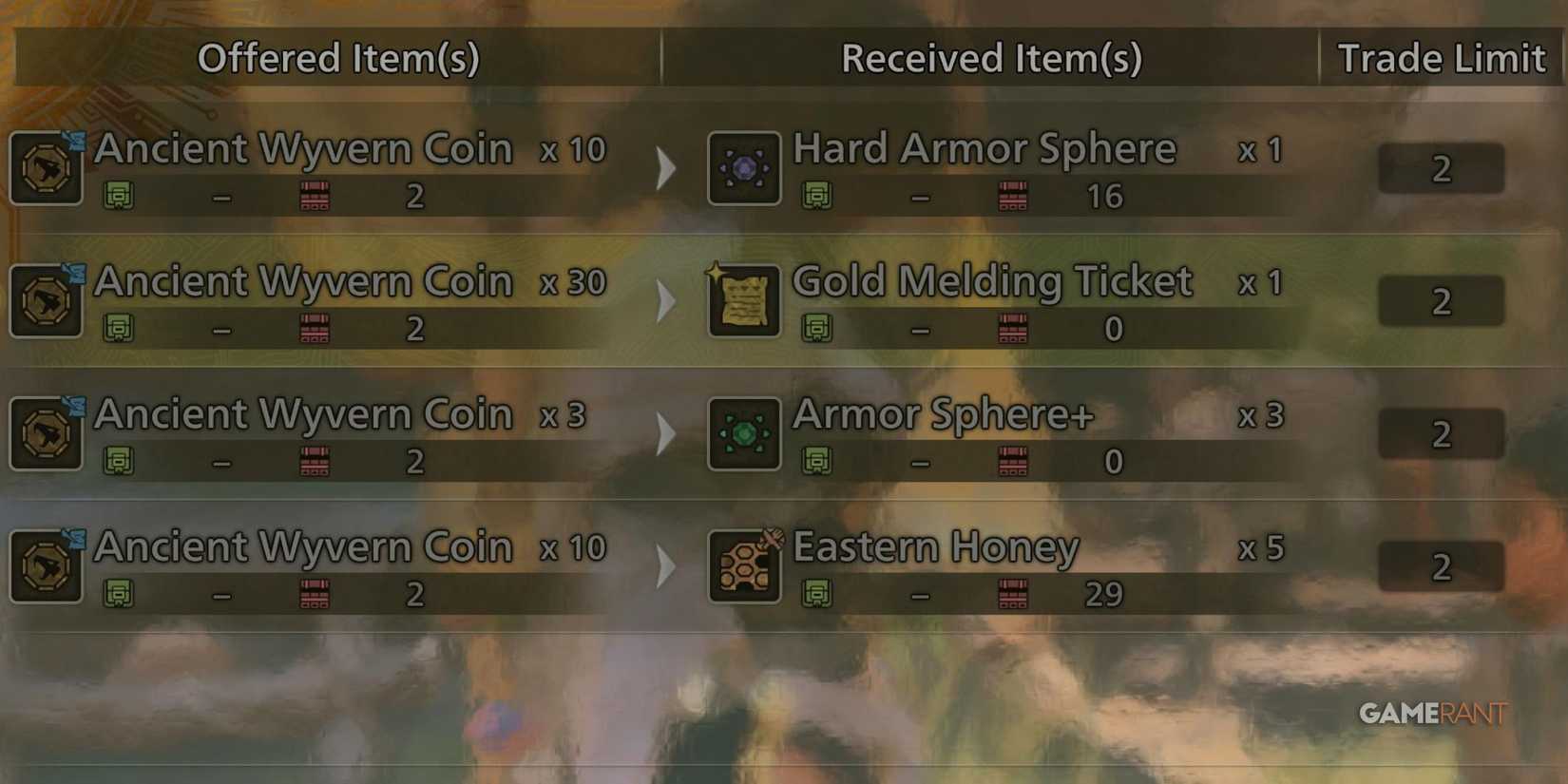
Task: Select the Ancient Wyvern Coin icon in row one
Action: [46, 167]
